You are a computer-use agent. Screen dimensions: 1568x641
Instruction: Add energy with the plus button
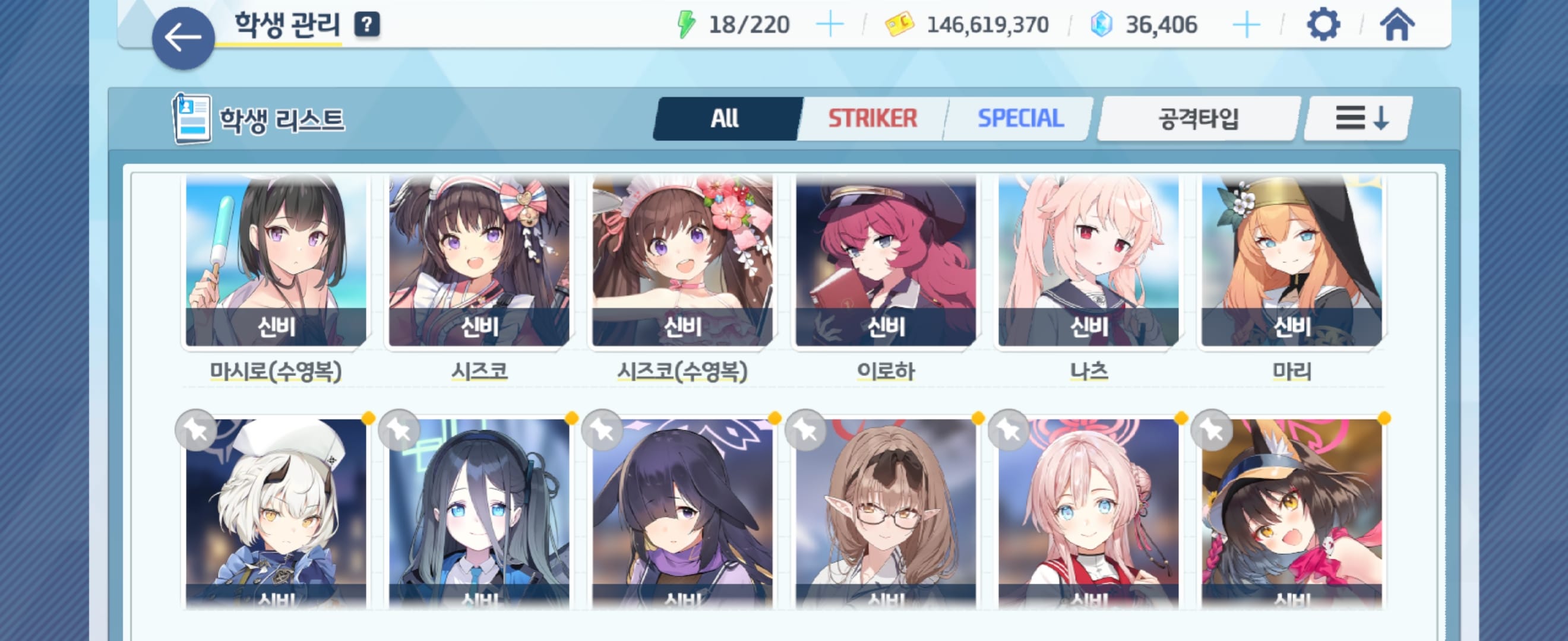(x=829, y=25)
